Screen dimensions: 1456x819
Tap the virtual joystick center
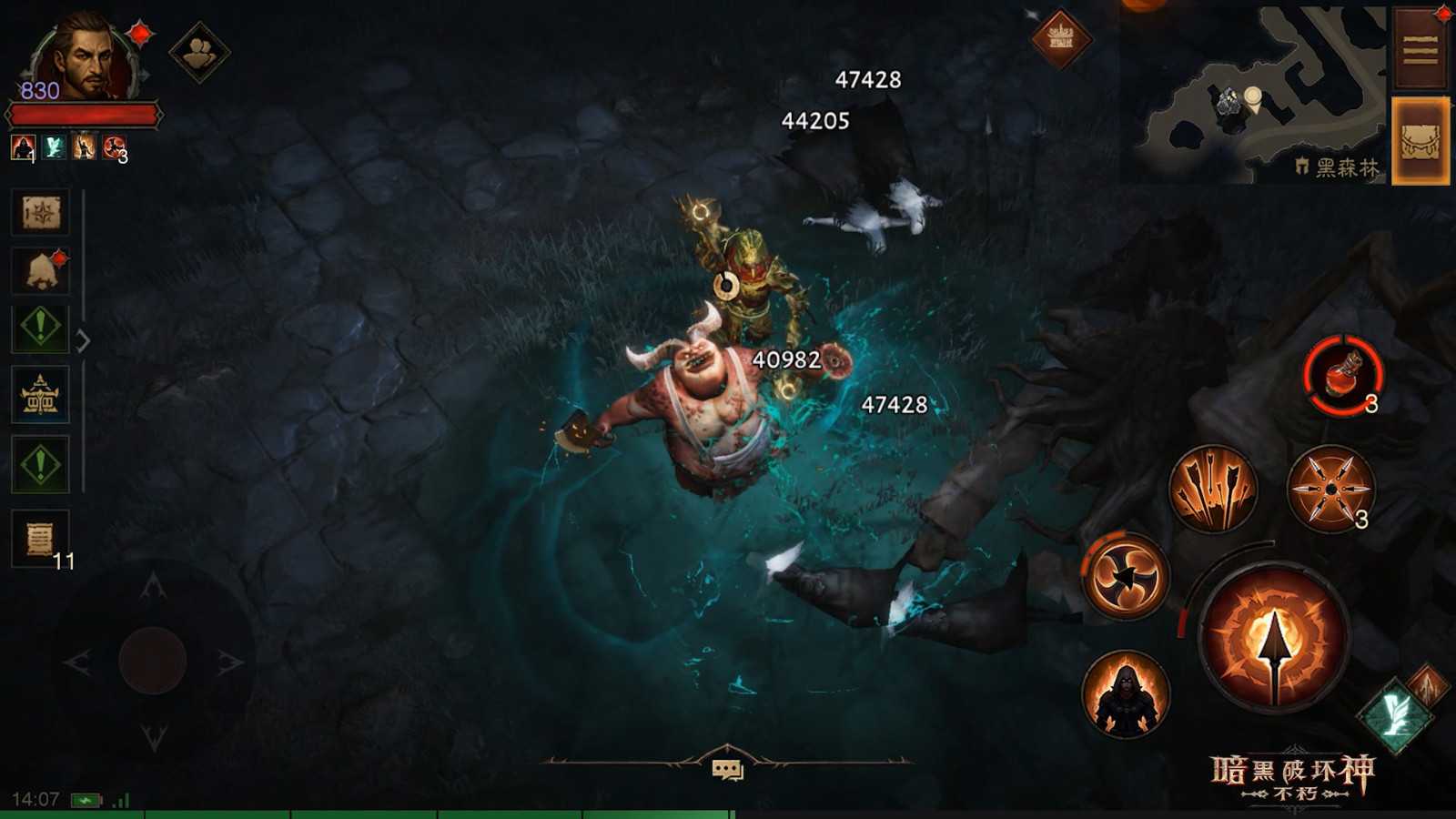pyautogui.click(x=153, y=660)
